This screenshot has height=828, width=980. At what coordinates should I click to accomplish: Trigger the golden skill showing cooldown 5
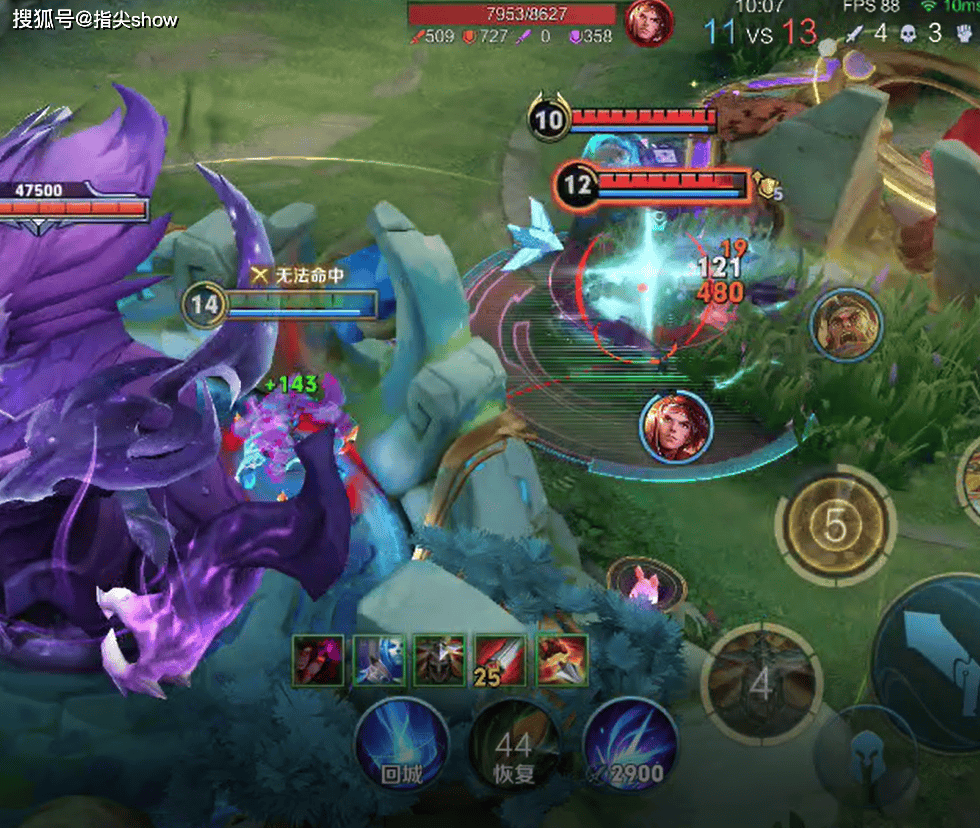tap(835, 524)
